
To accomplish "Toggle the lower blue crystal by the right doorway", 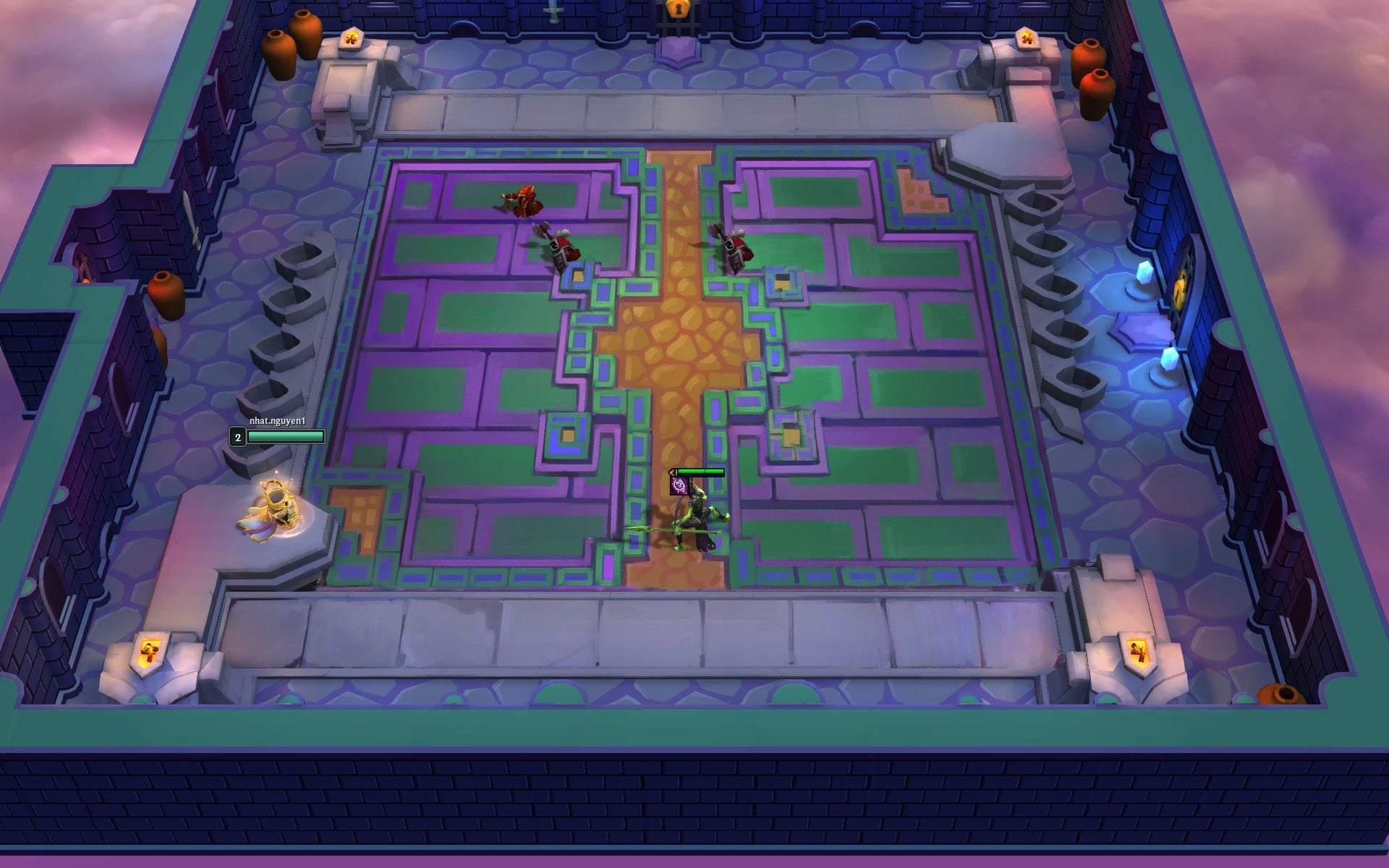I will coord(1170,359).
